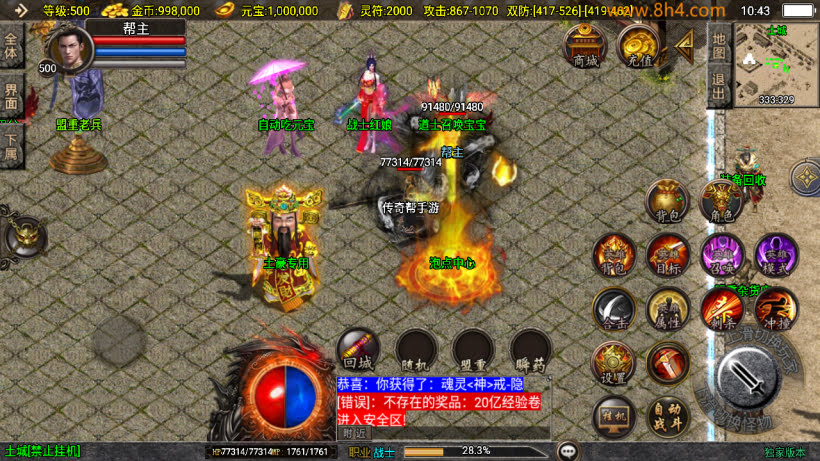Open the 商城 shop
This screenshot has height=461, width=820.
point(585,46)
